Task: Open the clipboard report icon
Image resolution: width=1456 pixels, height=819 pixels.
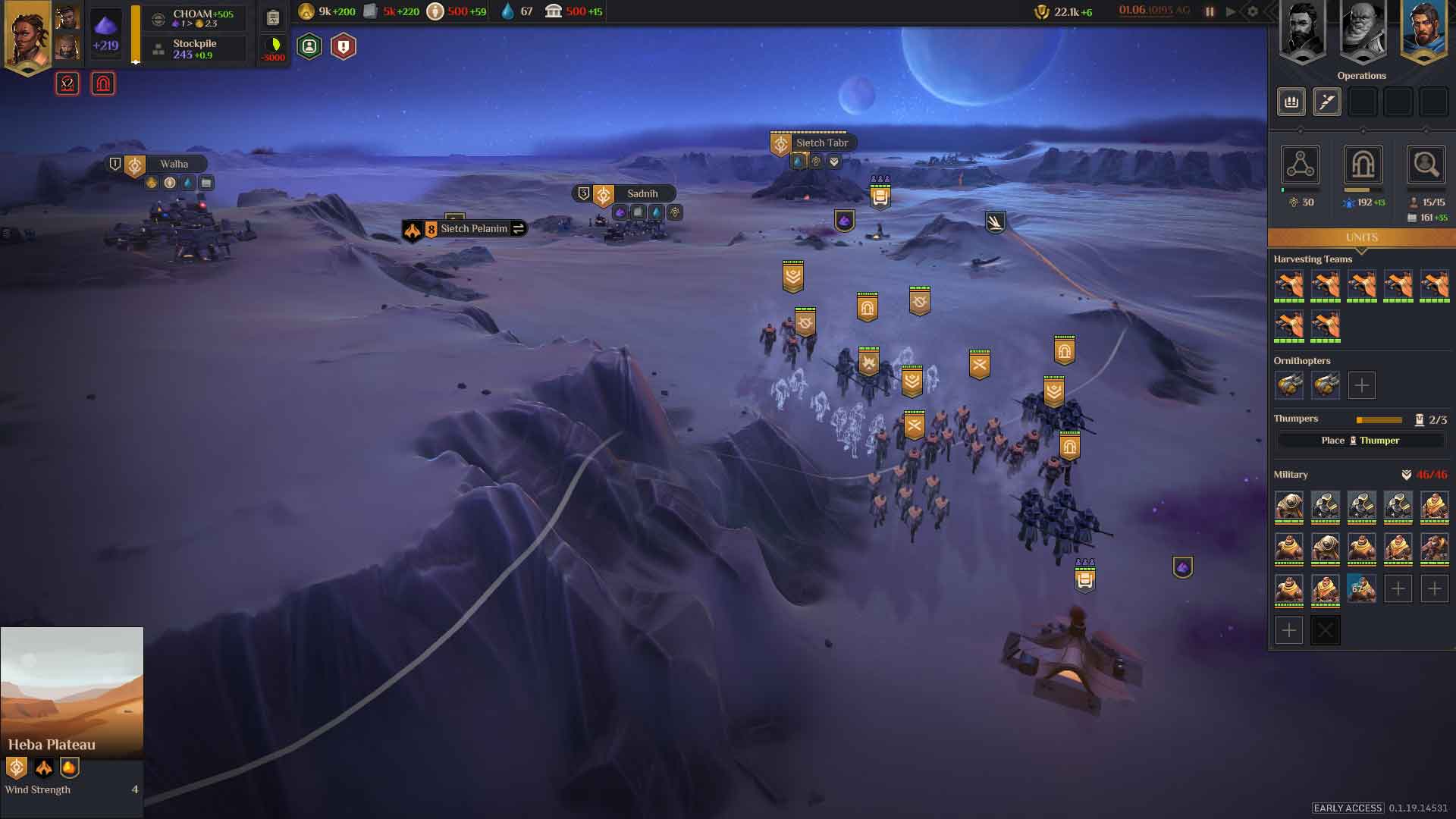Action: point(273,17)
